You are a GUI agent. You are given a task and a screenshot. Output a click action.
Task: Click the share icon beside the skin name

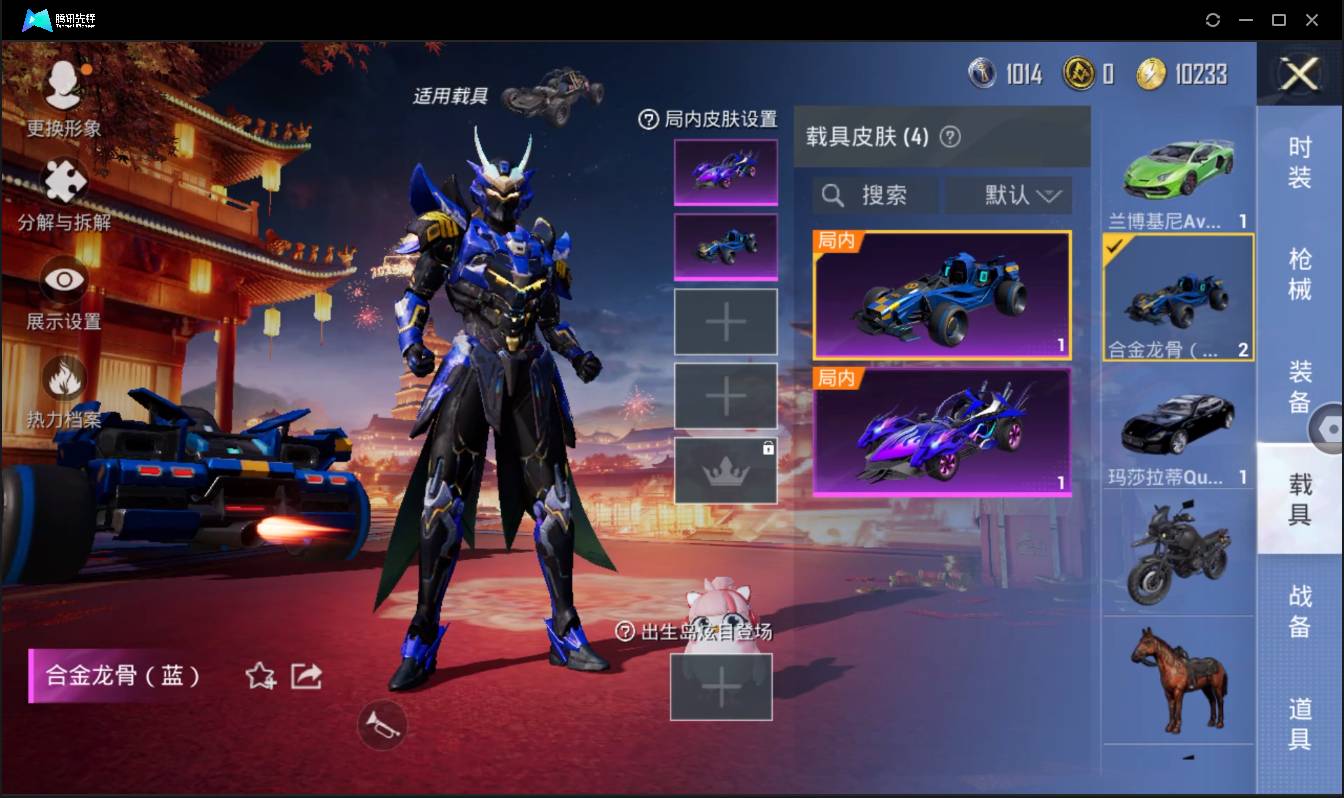point(305,676)
